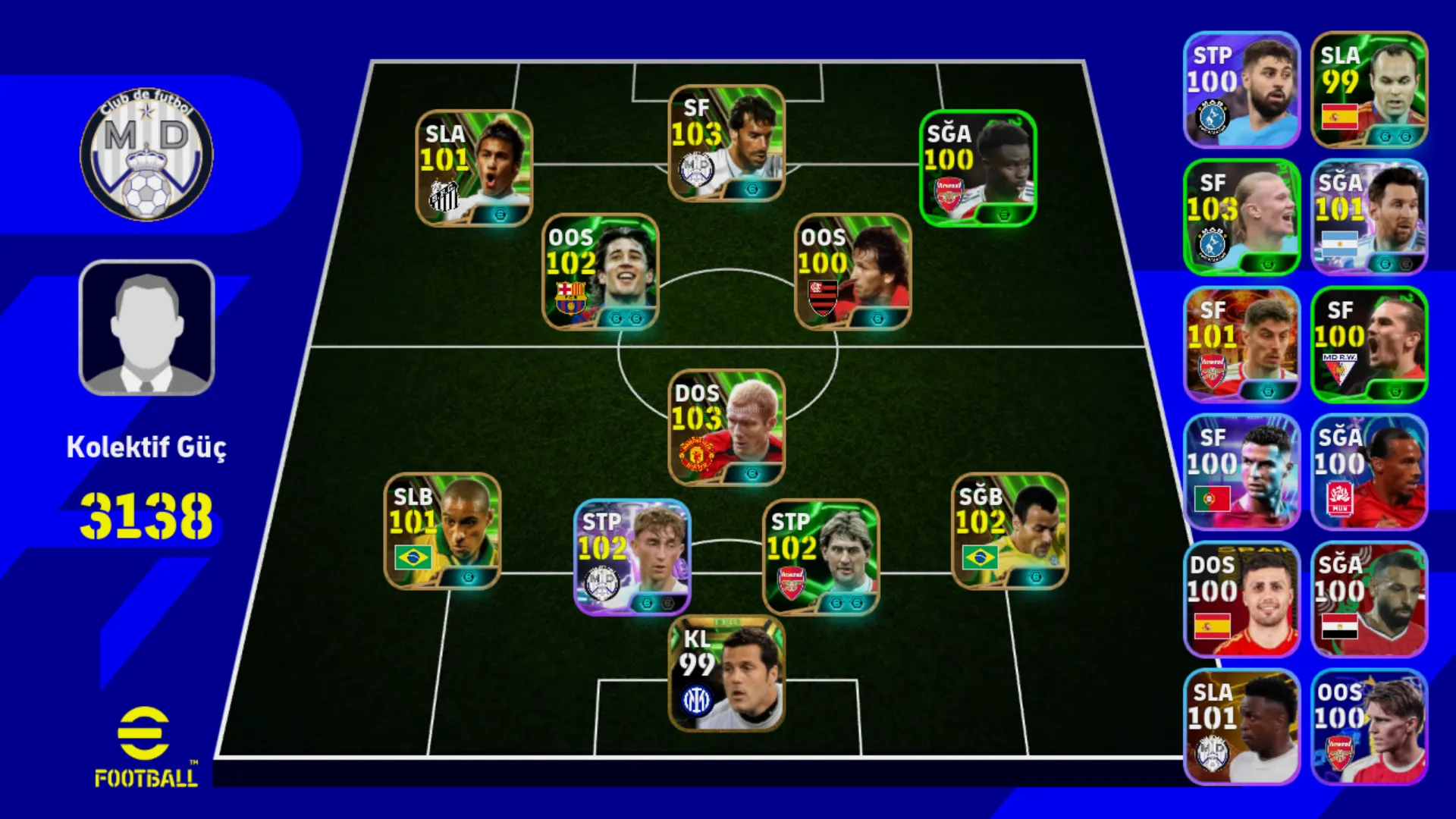1456x819 pixels.
Task: Select the SĞA 101 Argentina substitute card
Action: coord(1369,217)
